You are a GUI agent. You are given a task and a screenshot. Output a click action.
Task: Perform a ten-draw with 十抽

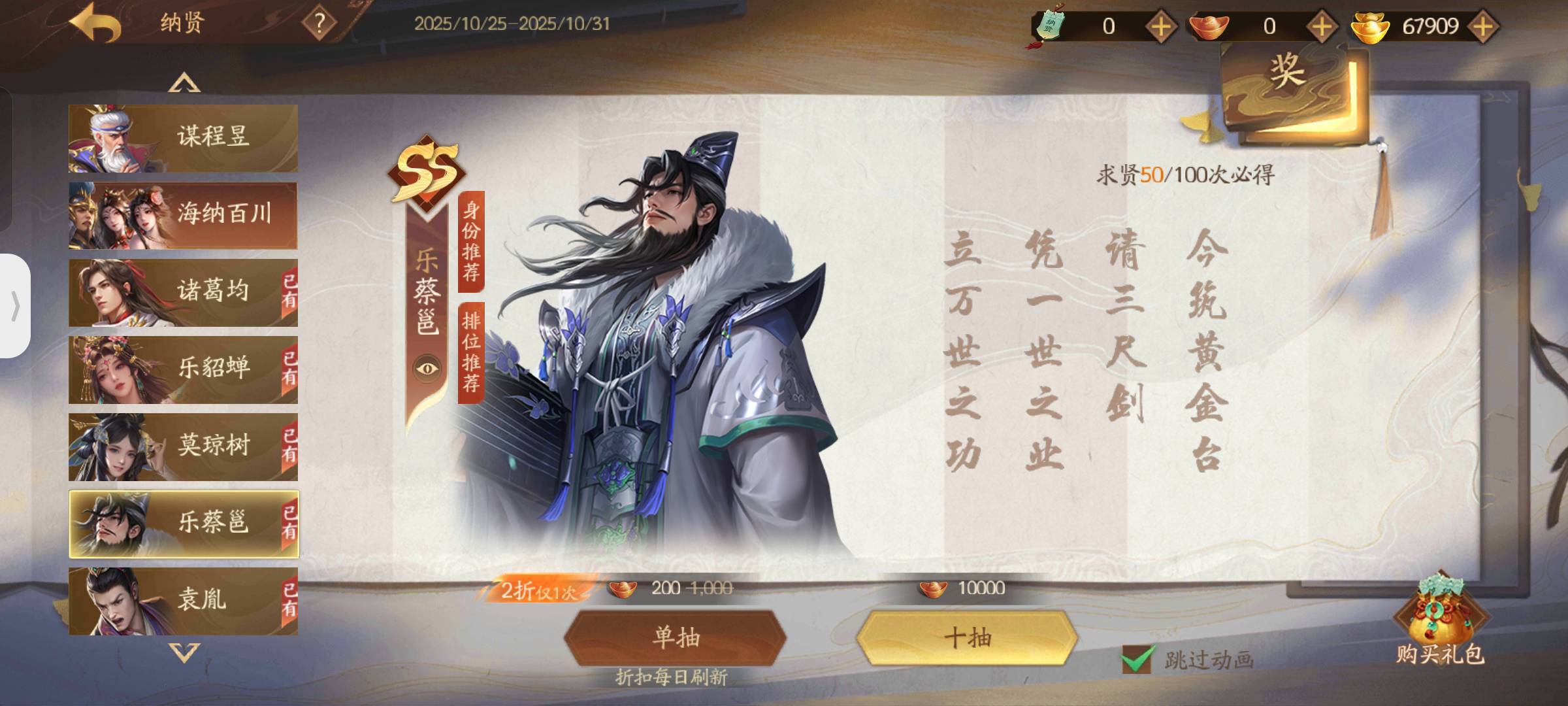pyautogui.click(x=968, y=637)
